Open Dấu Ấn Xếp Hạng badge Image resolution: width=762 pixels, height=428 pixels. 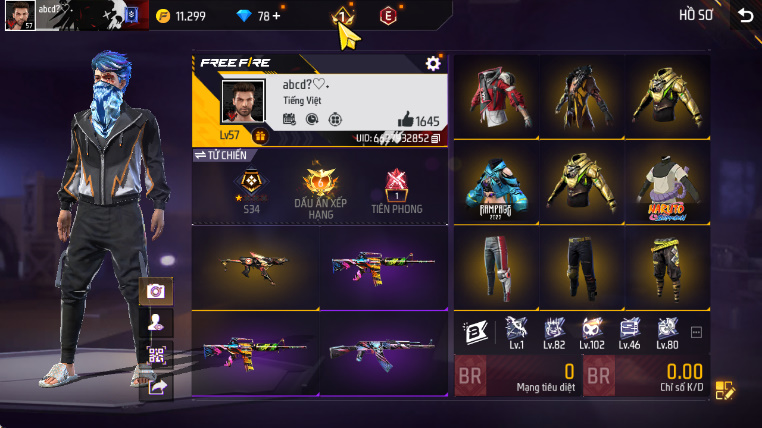click(321, 188)
